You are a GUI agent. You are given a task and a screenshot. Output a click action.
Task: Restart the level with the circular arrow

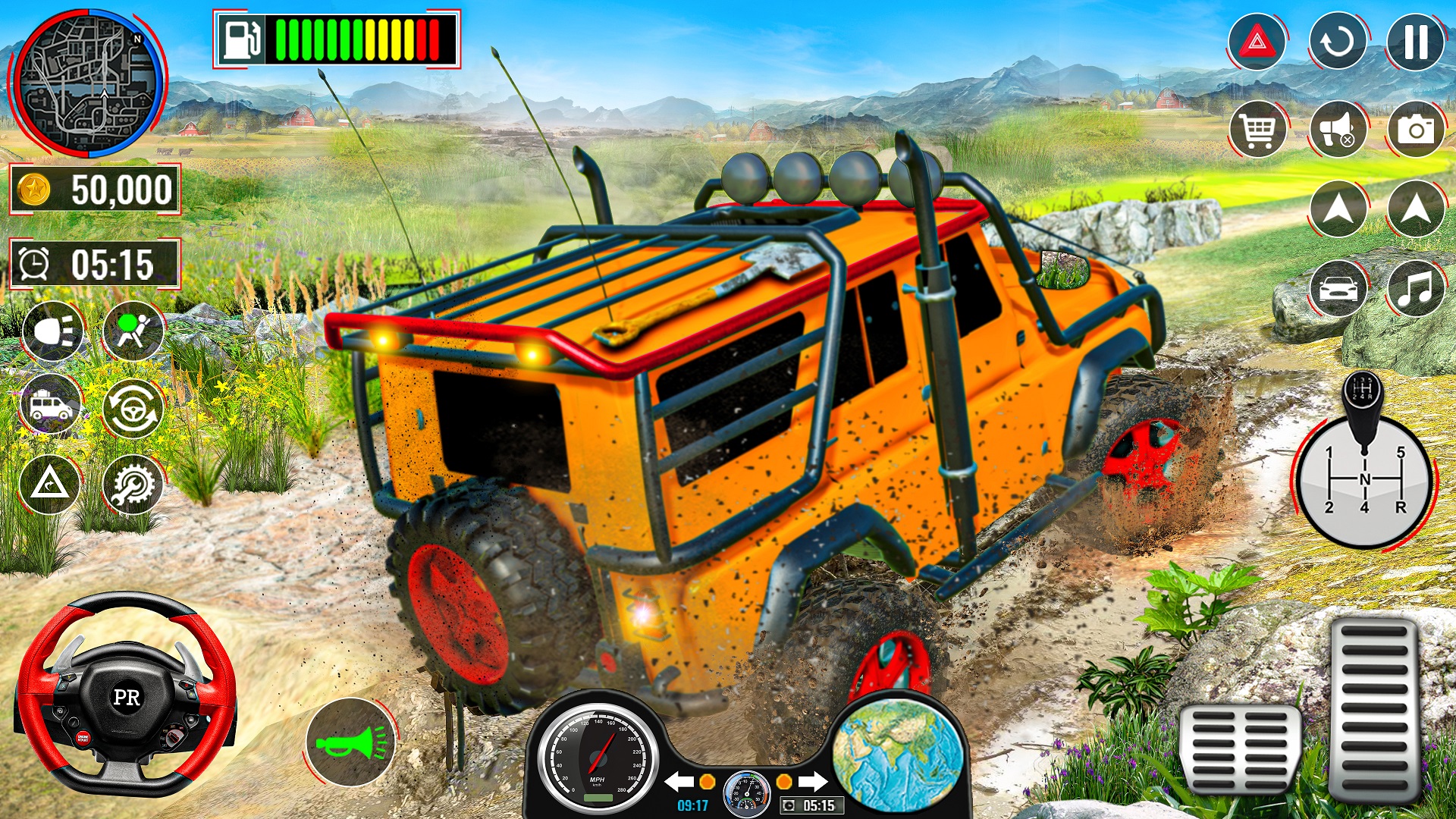coord(1338,42)
